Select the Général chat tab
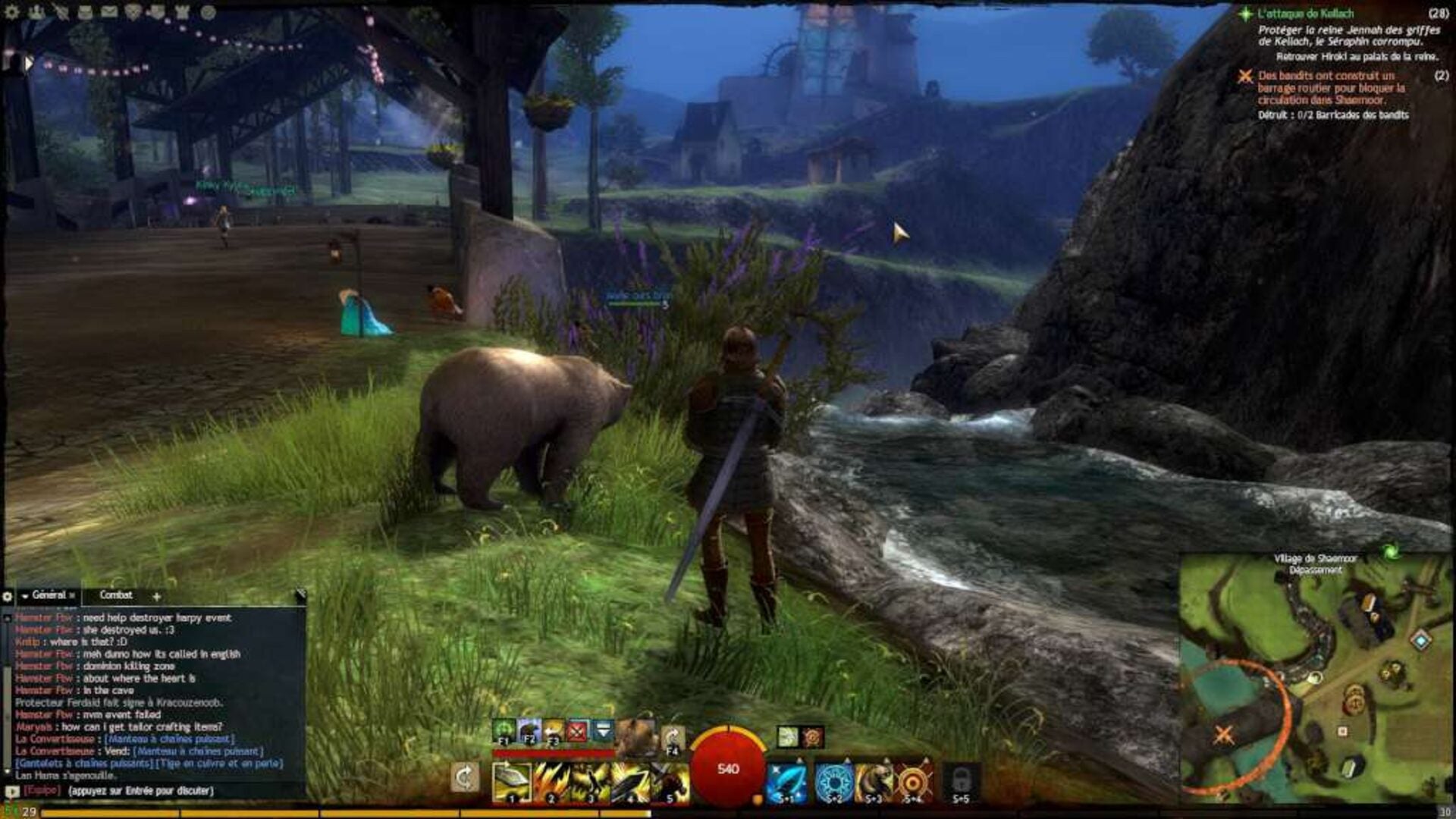Image resolution: width=1456 pixels, height=819 pixels. (49, 595)
